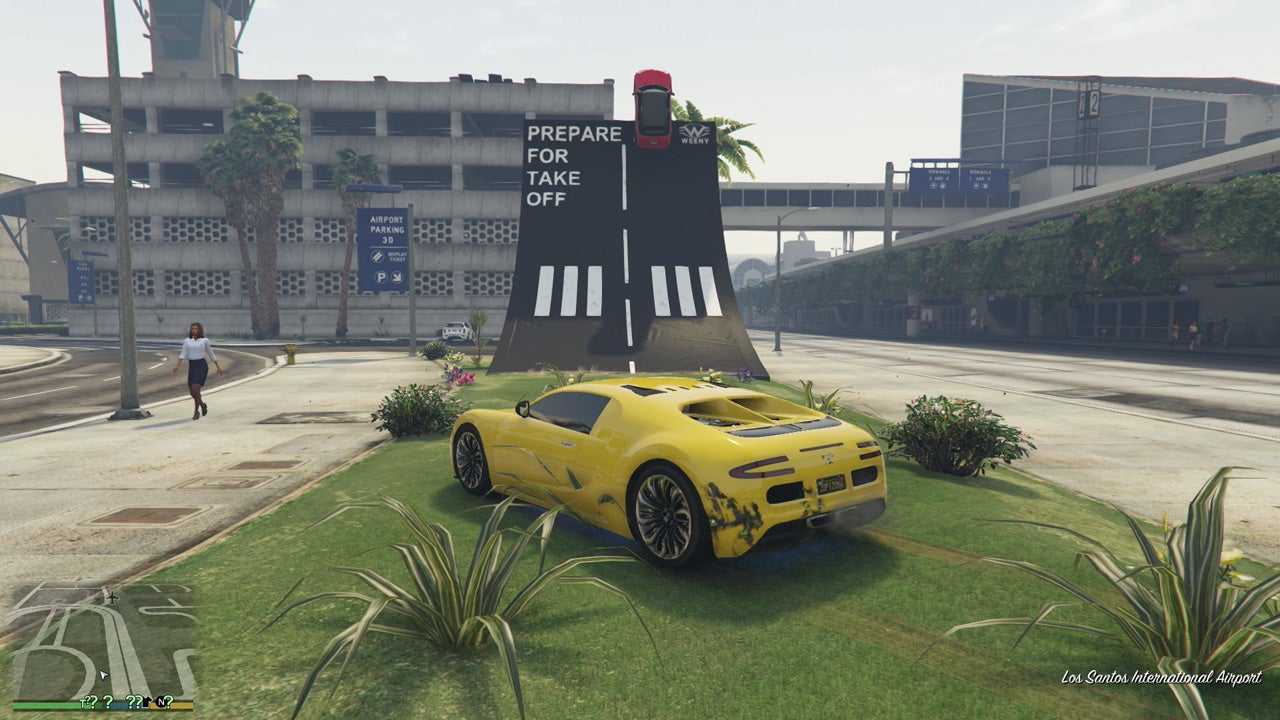Click the airplane blip on the minimap

pyautogui.click(x=112, y=596)
